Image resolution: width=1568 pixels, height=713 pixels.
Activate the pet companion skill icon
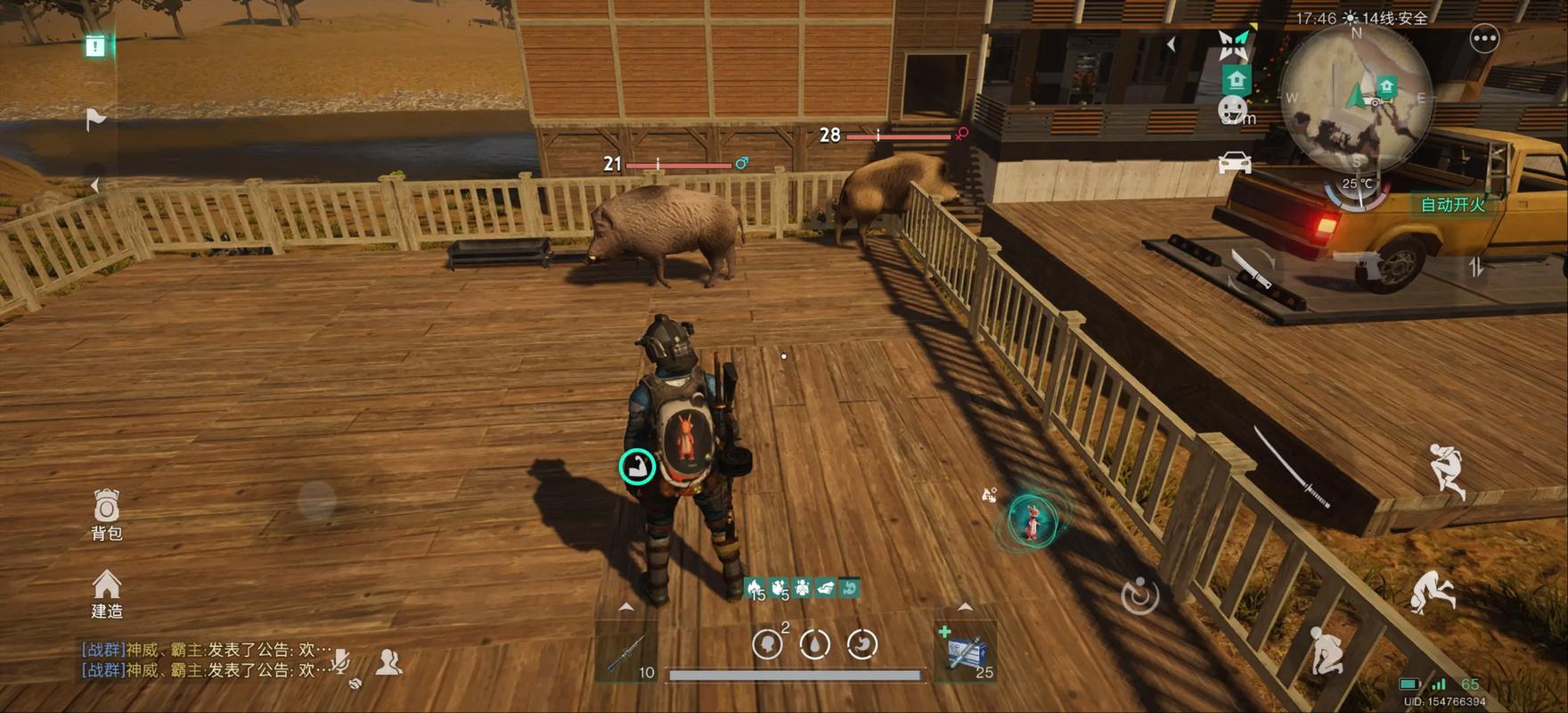click(x=1032, y=520)
